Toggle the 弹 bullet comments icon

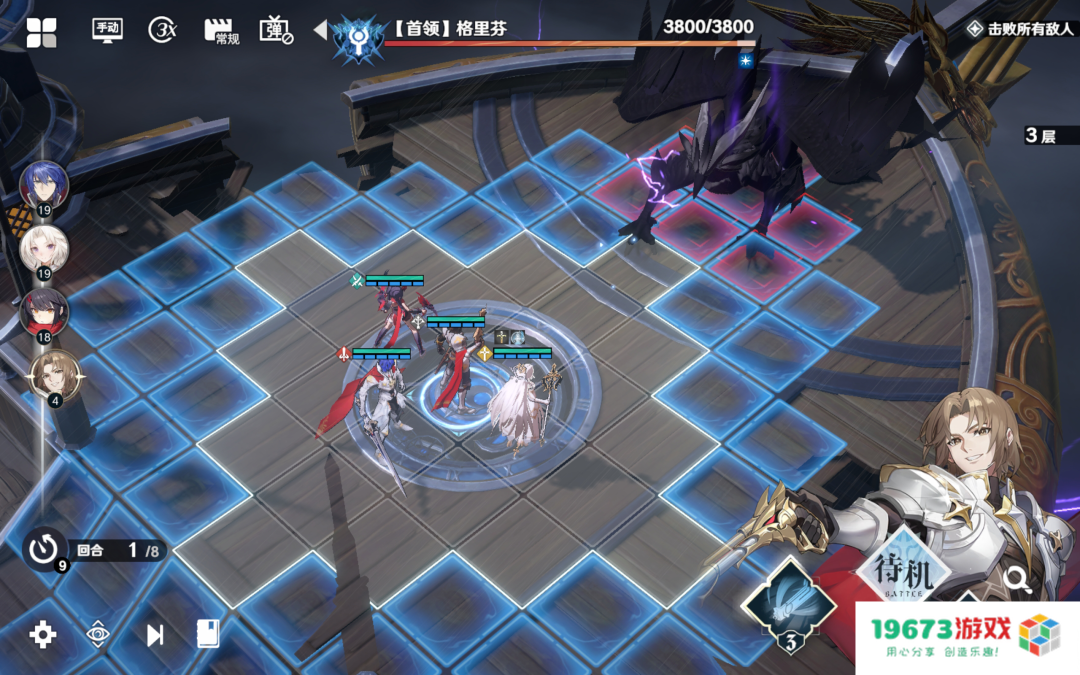pyautogui.click(x=276, y=30)
